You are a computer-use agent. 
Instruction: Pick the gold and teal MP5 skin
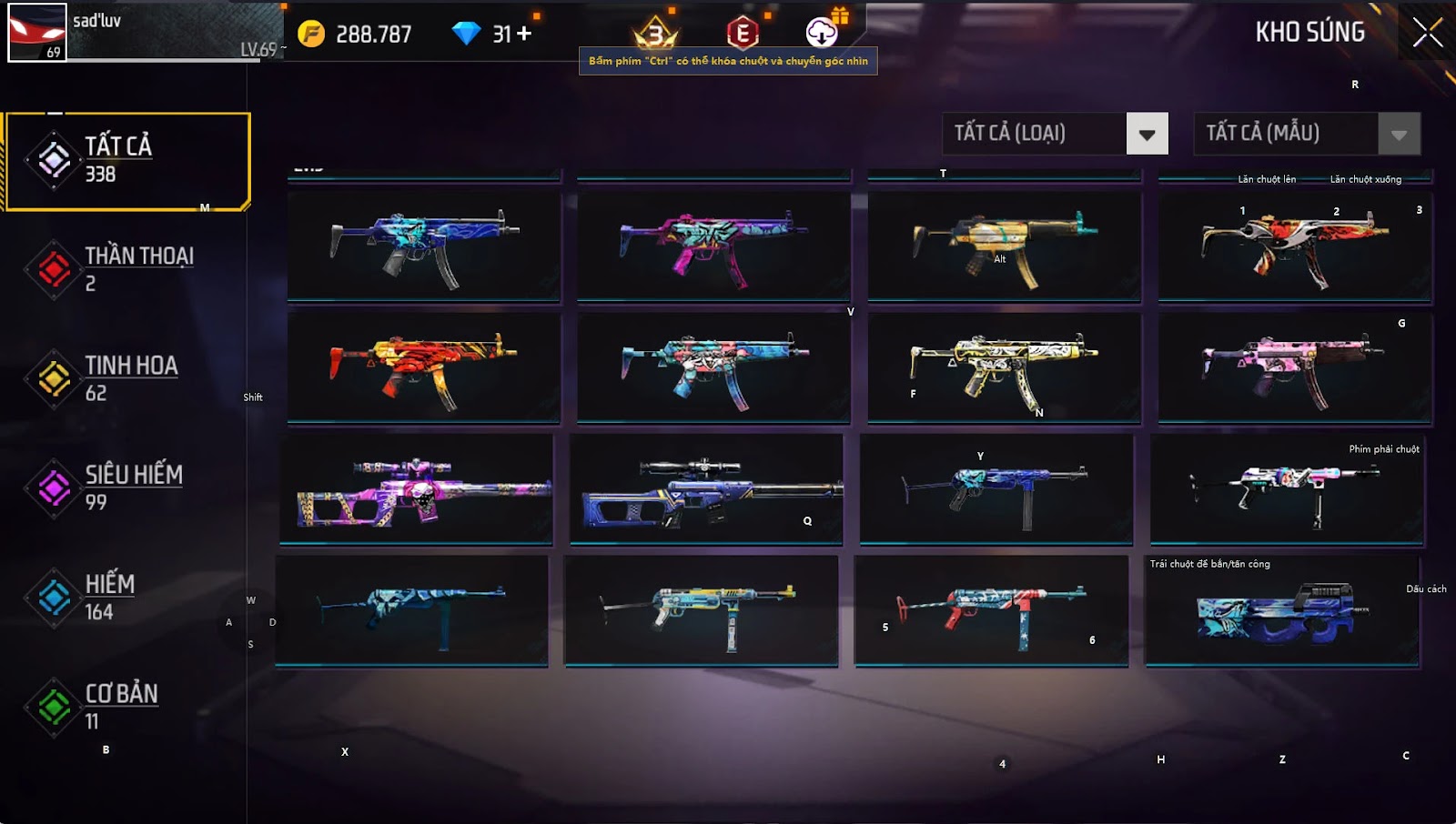(1005, 246)
